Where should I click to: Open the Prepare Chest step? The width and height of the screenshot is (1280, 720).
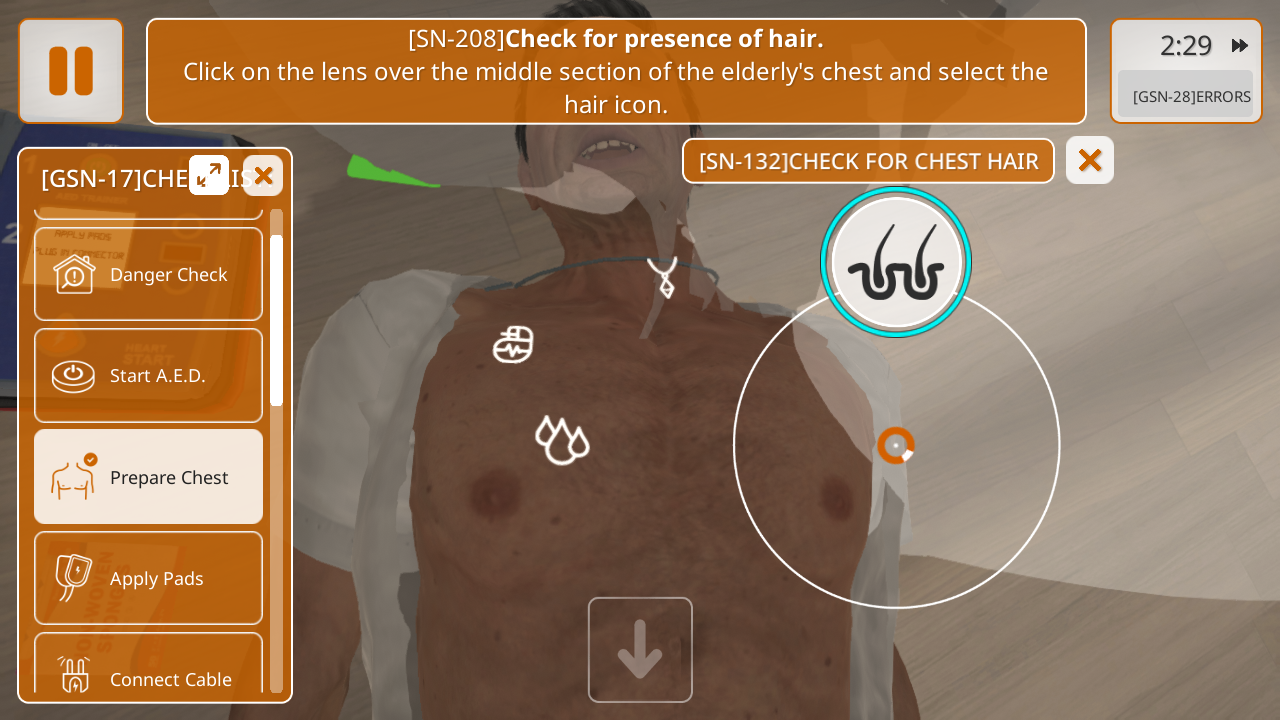coord(148,477)
